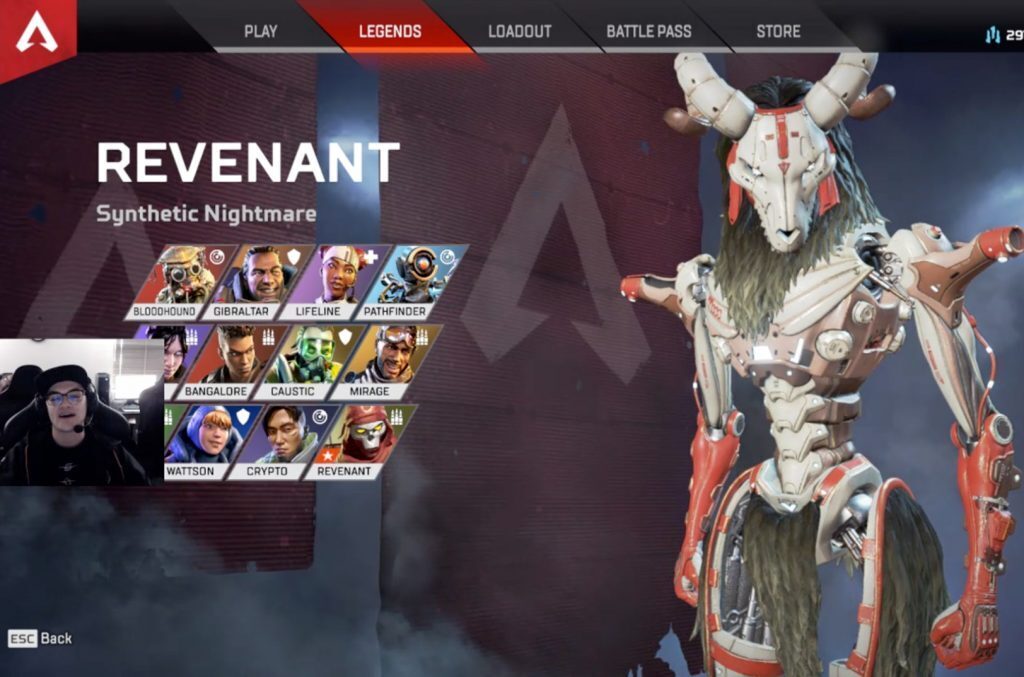The height and width of the screenshot is (677, 1024).
Task: Select the Pathfinder legend tile
Action: click(x=419, y=280)
